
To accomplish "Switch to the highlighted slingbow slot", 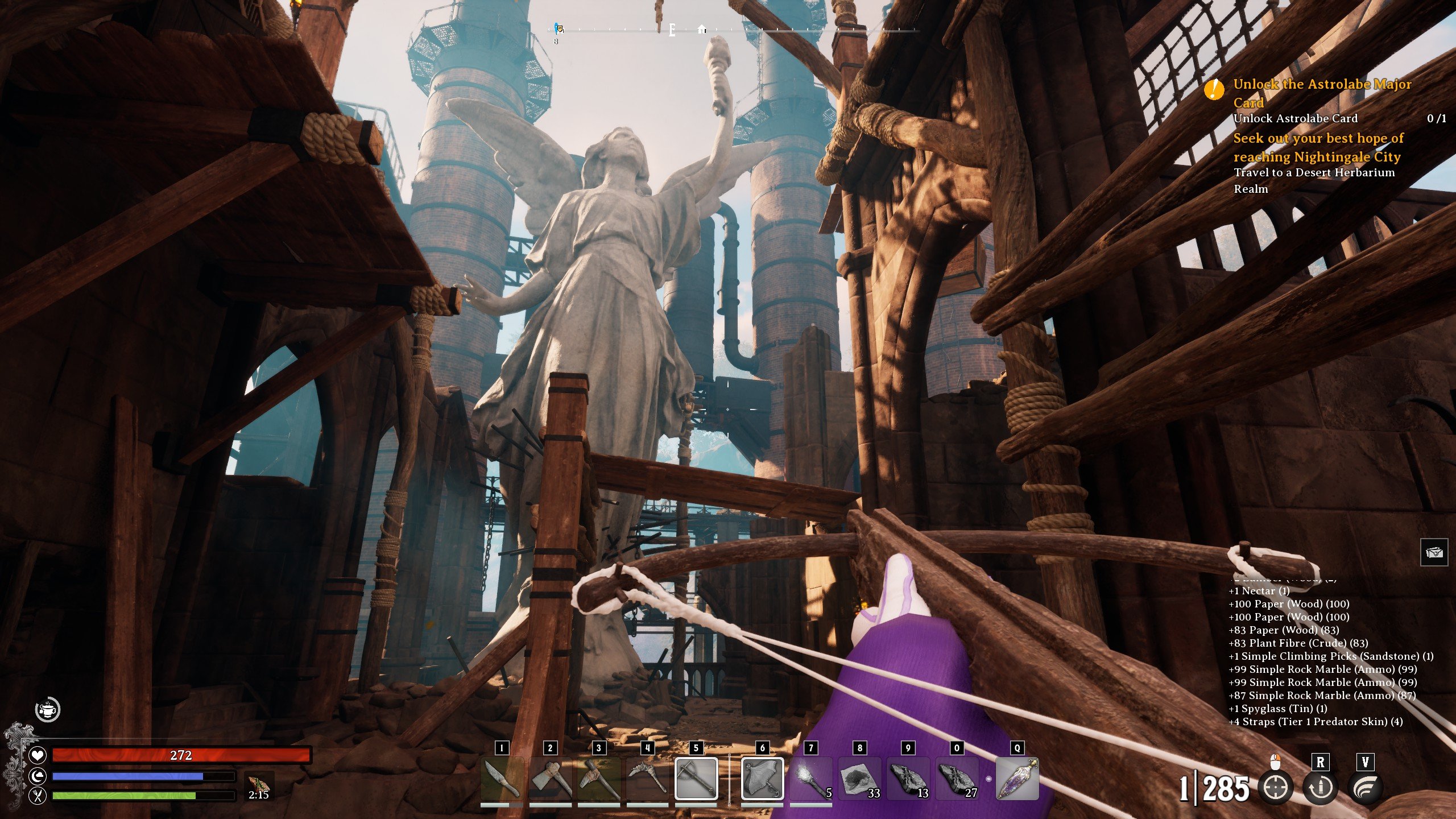I will click(696, 779).
